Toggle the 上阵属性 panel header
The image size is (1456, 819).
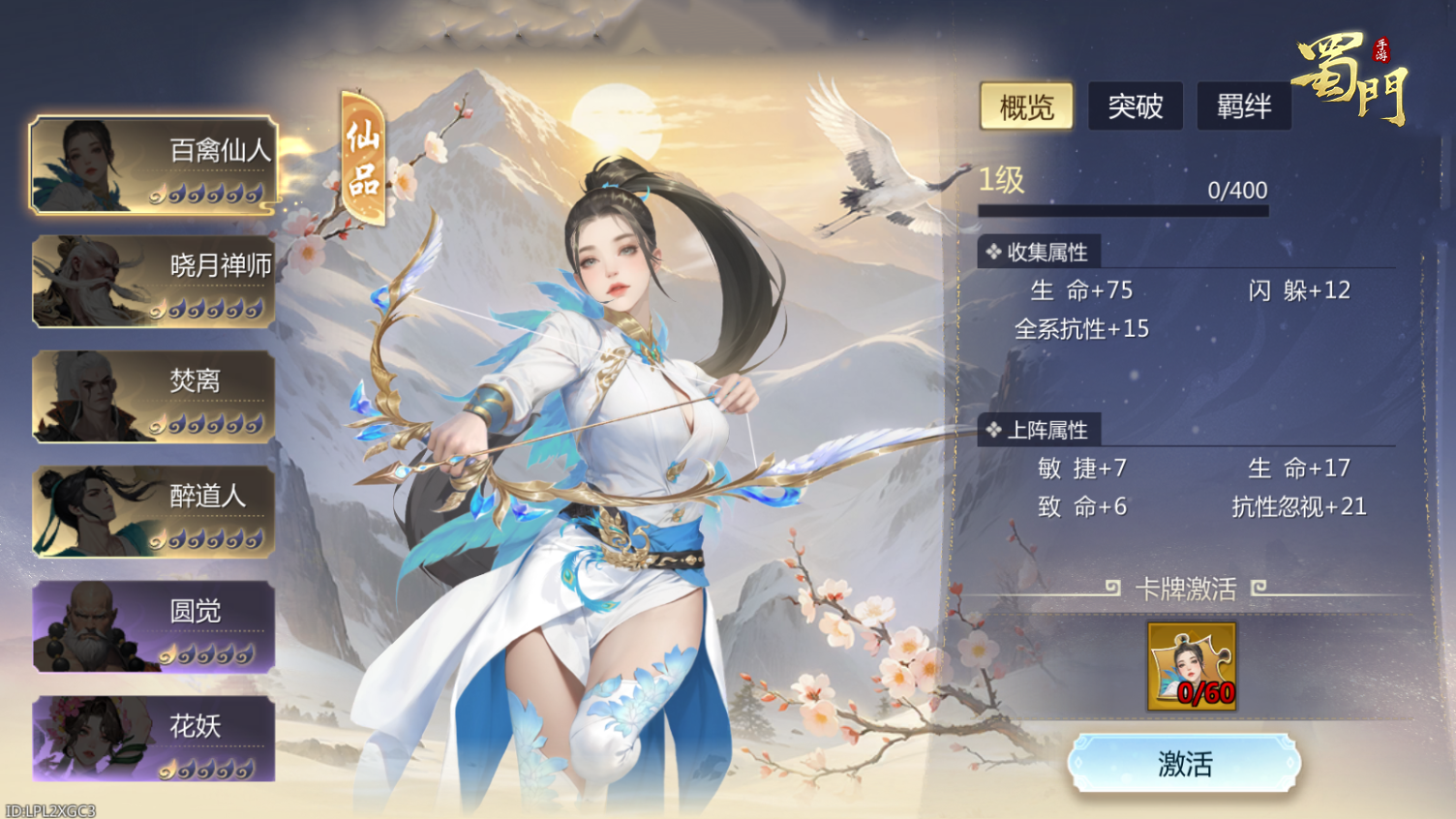(x=1039, y=429)
